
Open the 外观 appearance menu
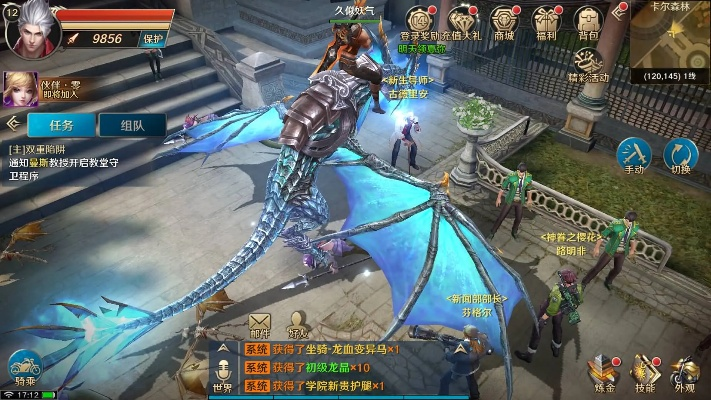[x=685, y=371]
